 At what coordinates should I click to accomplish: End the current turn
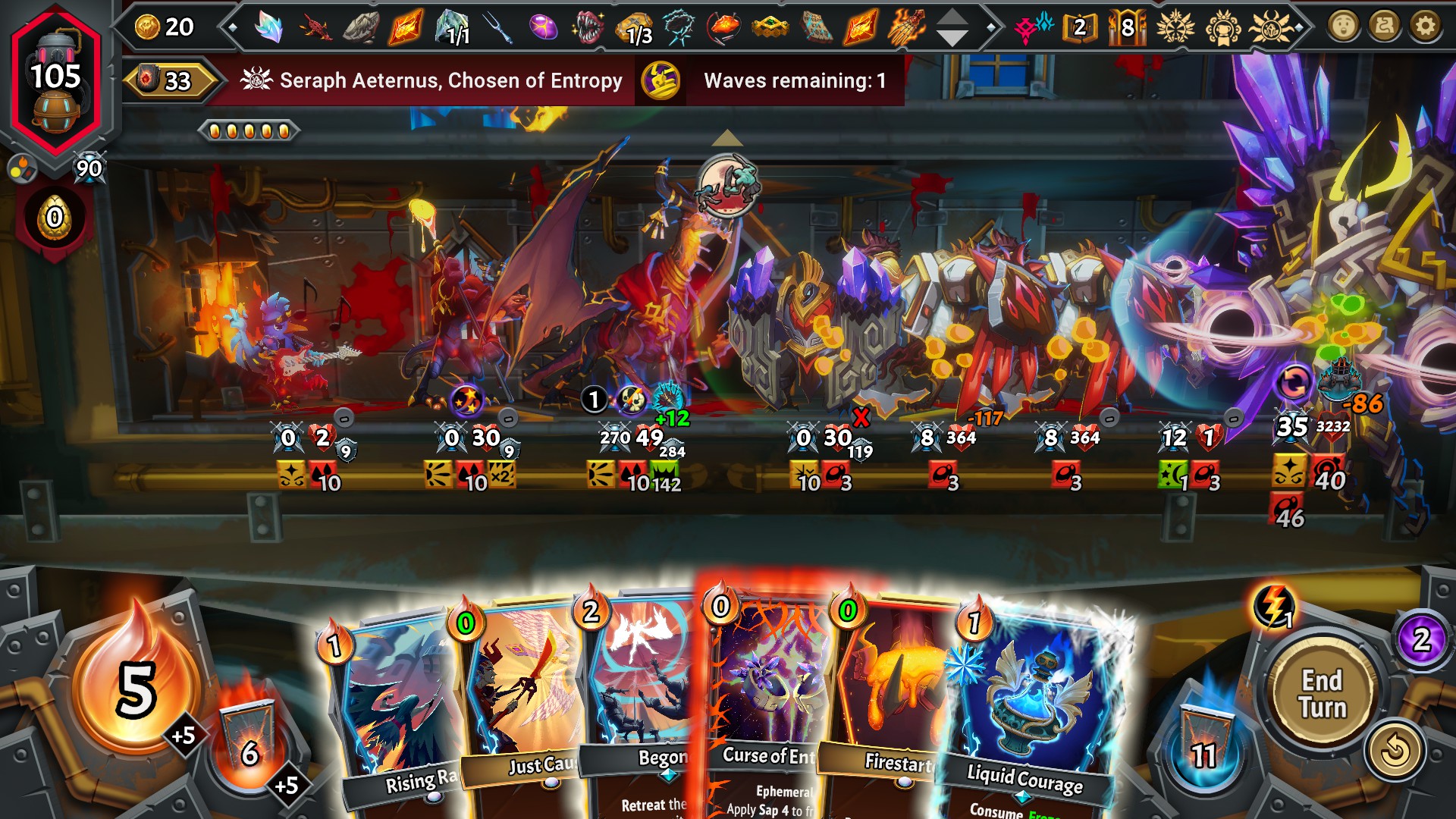tap(1322, 694)
